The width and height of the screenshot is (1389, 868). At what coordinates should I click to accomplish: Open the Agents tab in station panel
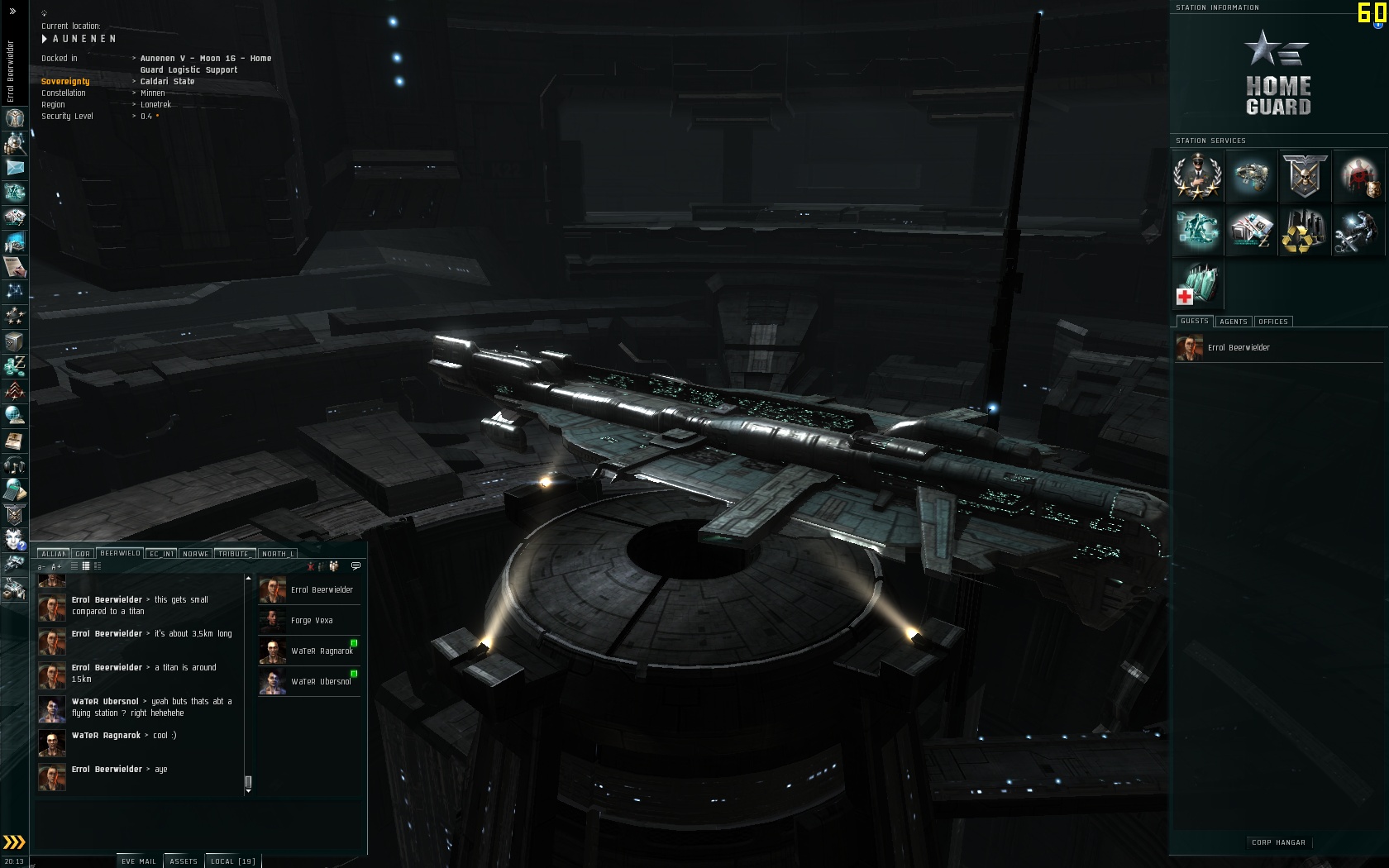(x=1233, y=322)
